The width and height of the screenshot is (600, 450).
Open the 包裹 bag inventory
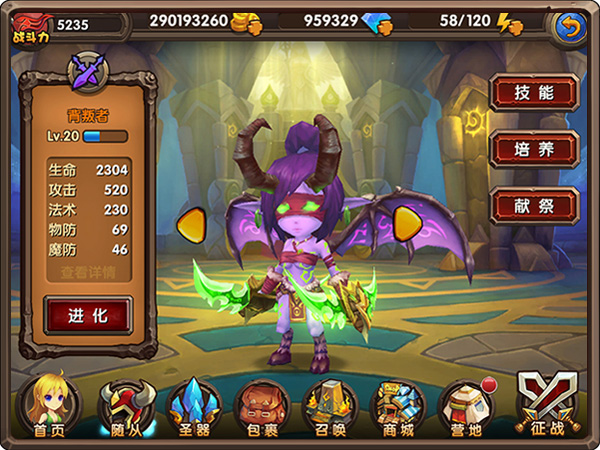coord(261,406)
